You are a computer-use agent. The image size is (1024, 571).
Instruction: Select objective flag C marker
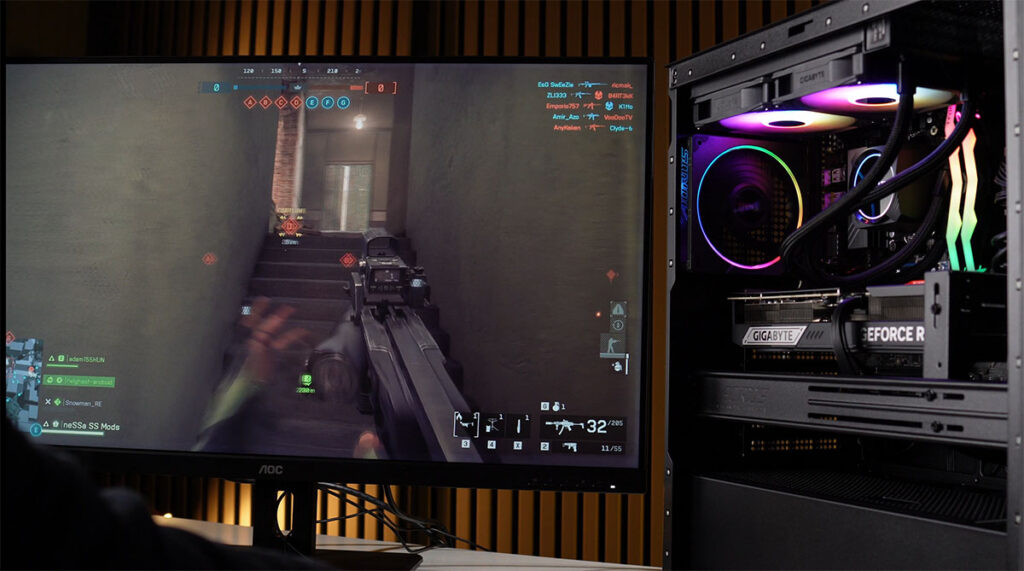tap(281, 102)
